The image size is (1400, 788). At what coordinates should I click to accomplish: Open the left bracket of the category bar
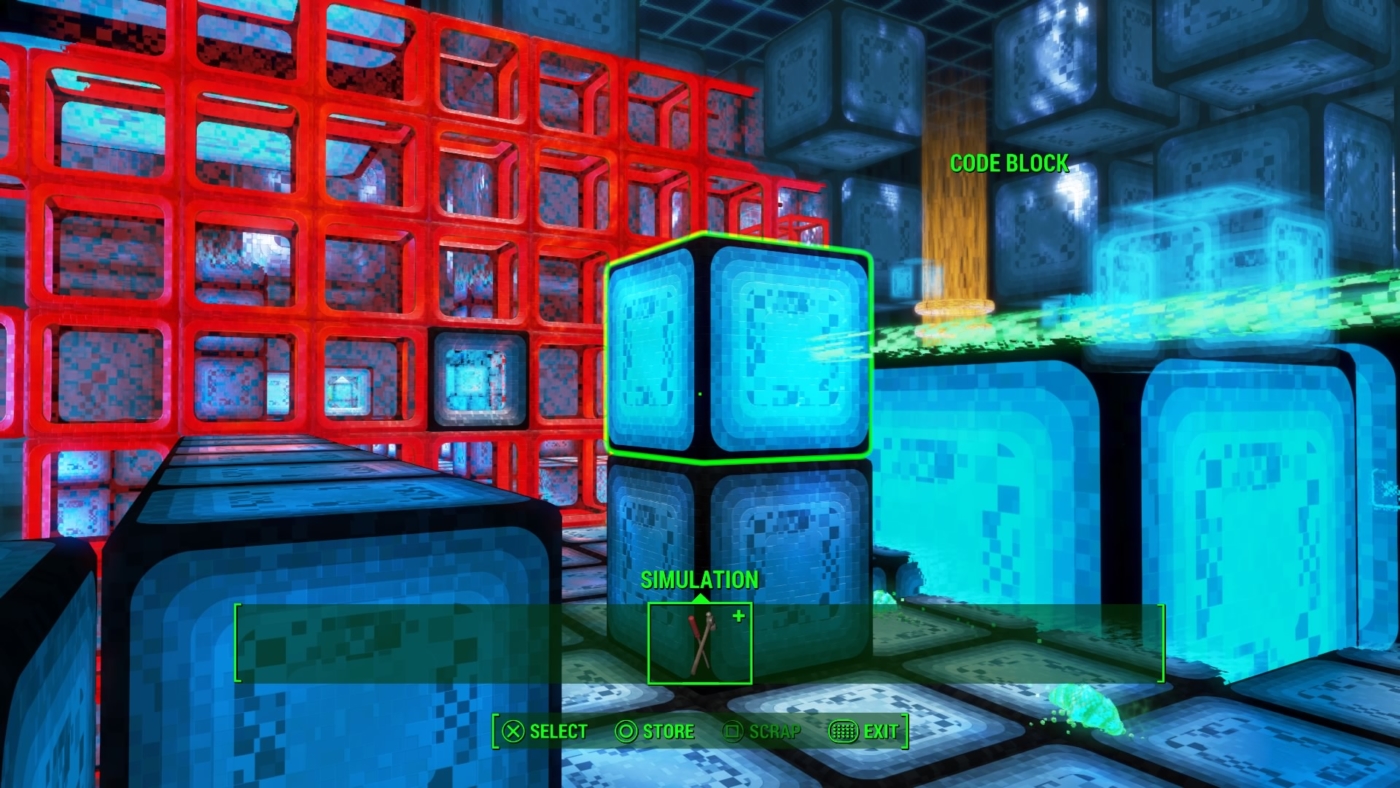click(x=234, y=643)
